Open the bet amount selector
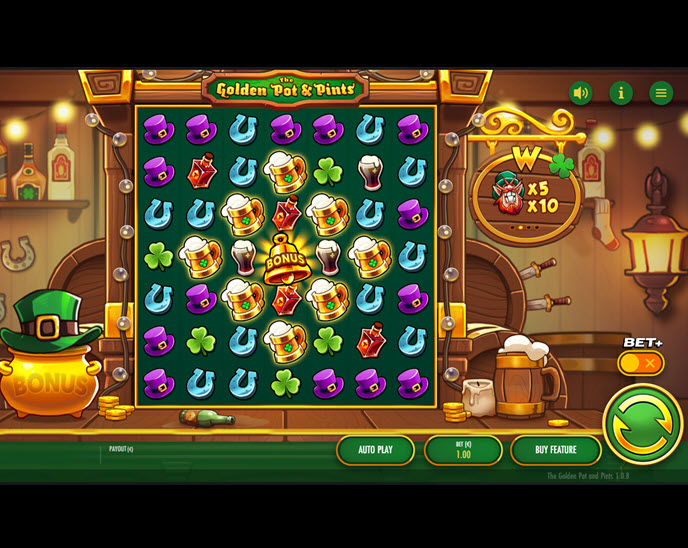 [x=463, y=450]
